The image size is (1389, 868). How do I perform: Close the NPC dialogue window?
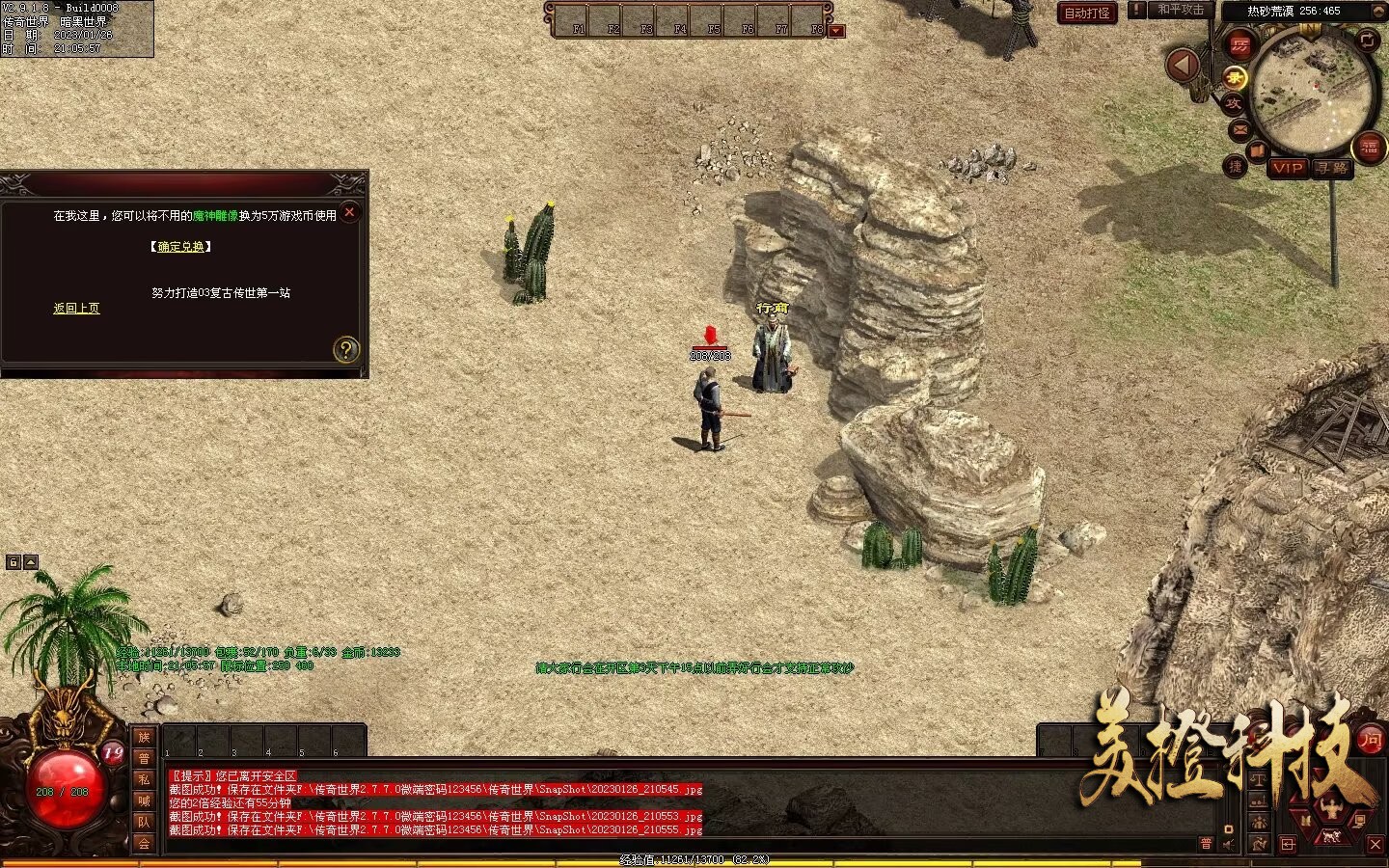350,212
